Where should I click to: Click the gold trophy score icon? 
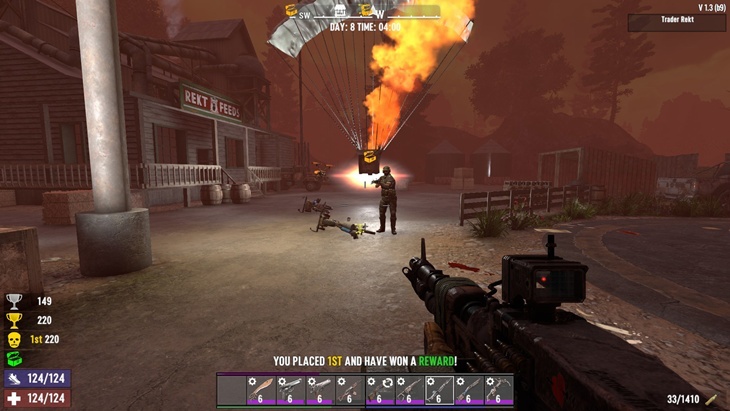(x=14, y=321)
